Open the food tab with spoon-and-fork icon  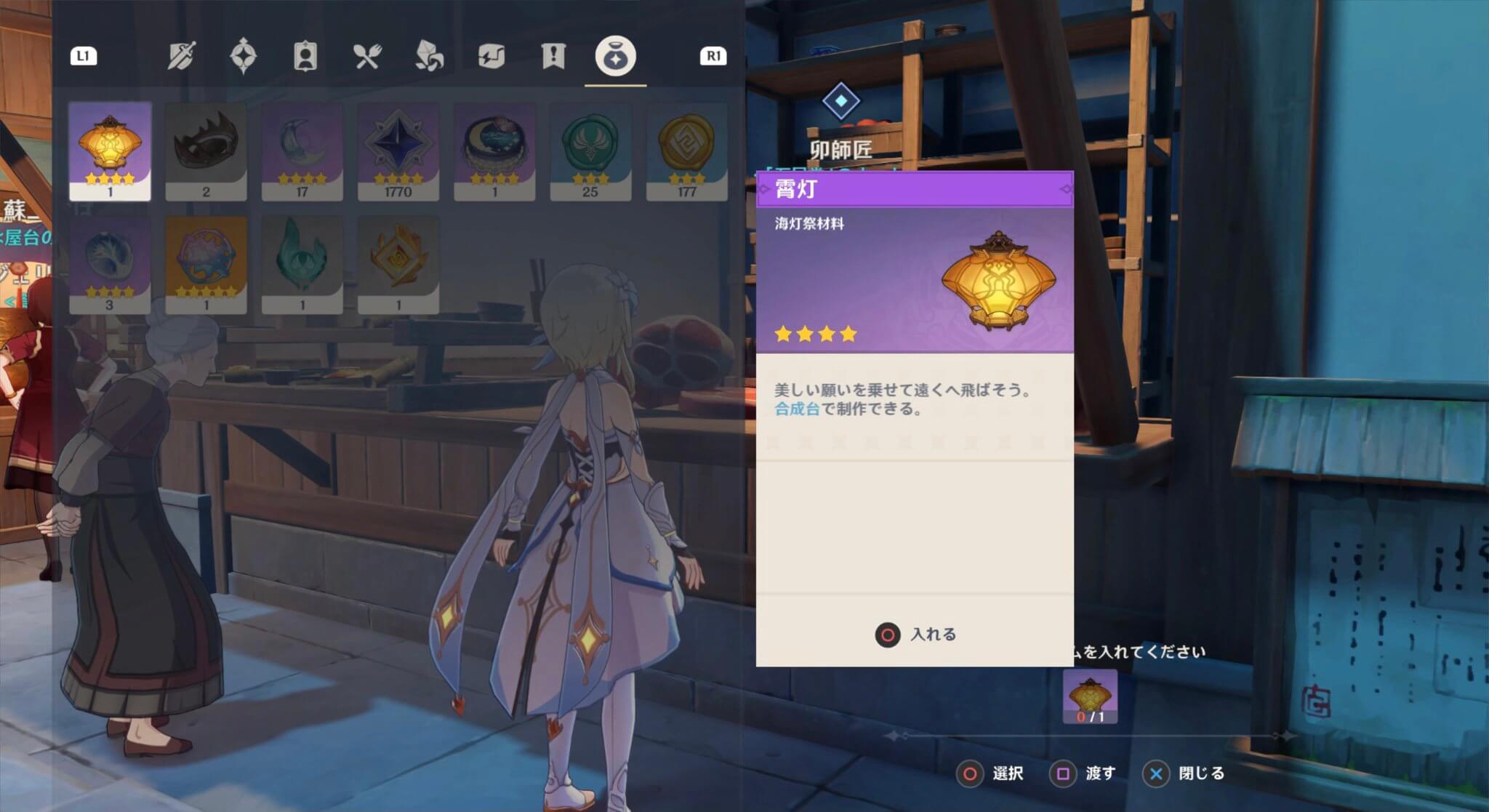[x=367, y=55]
